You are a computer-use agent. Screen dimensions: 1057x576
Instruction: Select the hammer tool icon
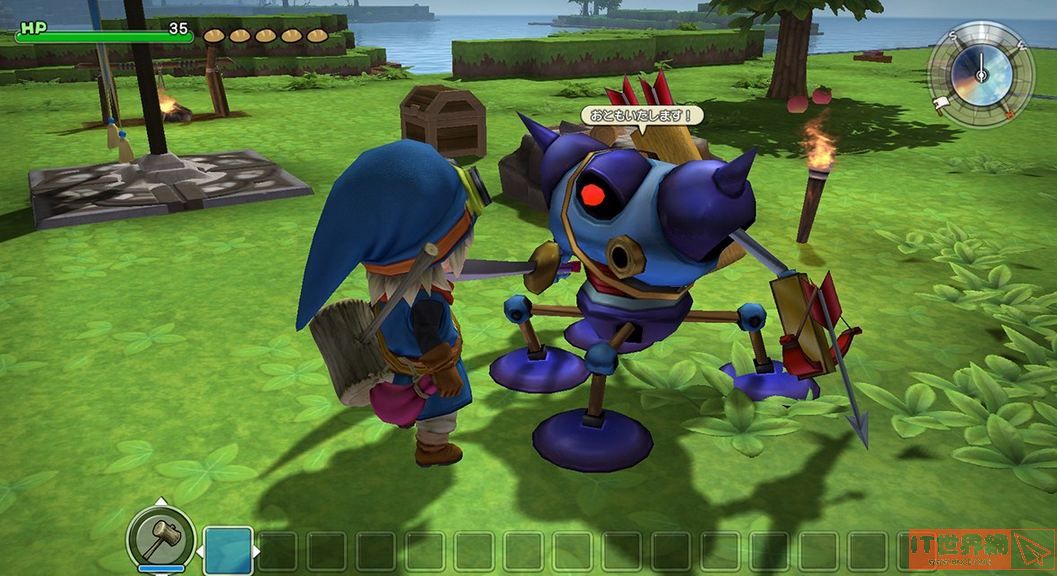click(160, 540)
